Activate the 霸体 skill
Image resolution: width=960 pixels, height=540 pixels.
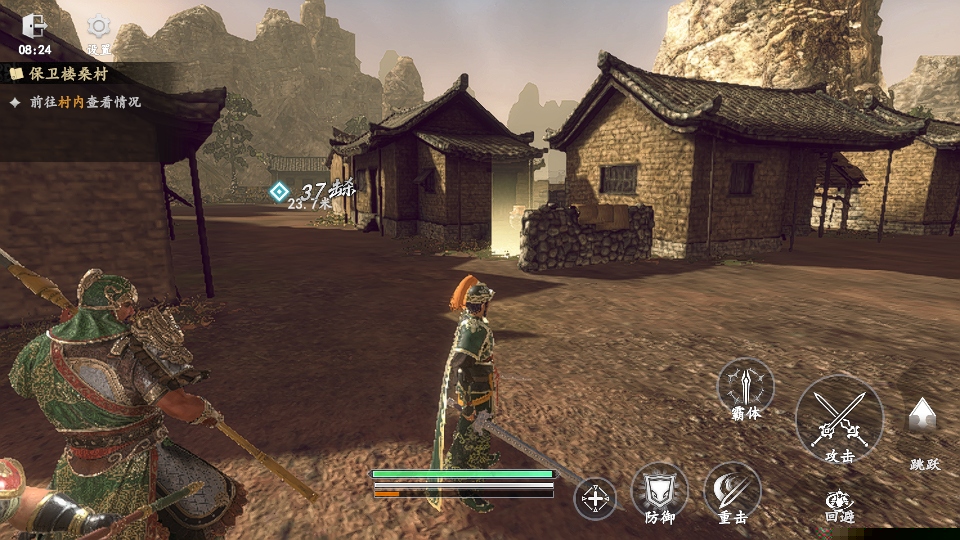(746, 387)
